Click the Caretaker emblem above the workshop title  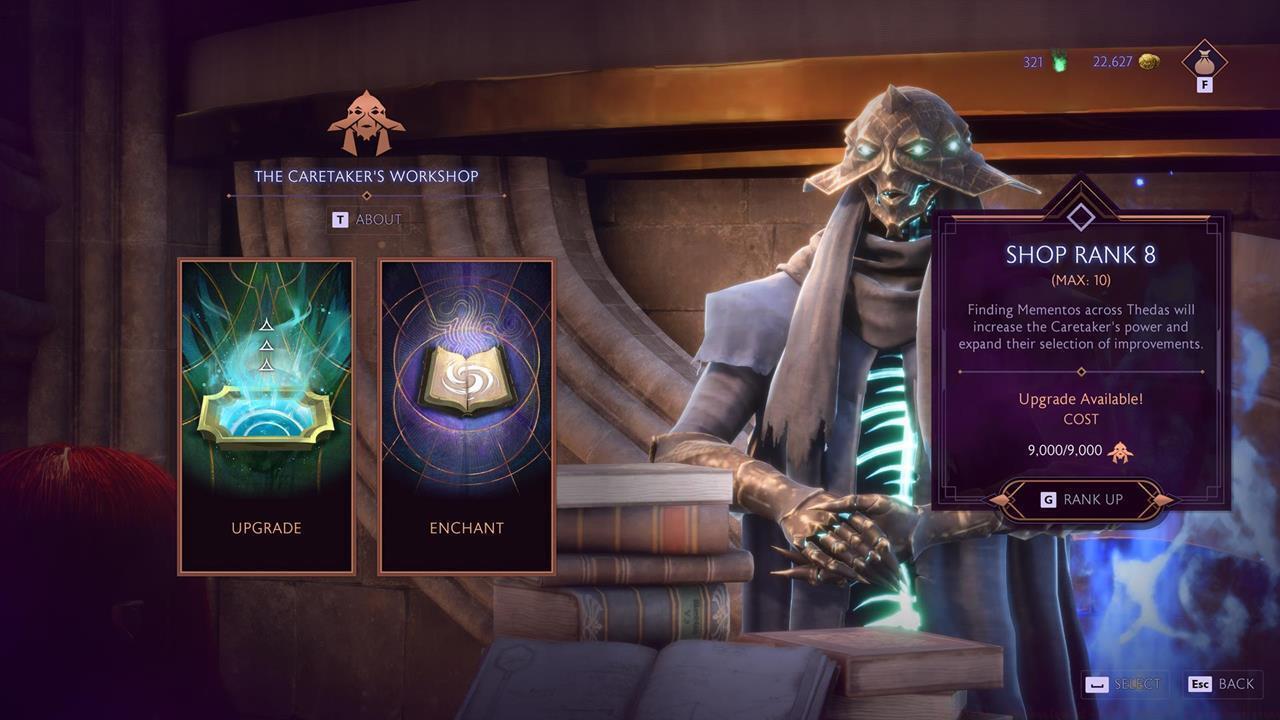point(367,121)
